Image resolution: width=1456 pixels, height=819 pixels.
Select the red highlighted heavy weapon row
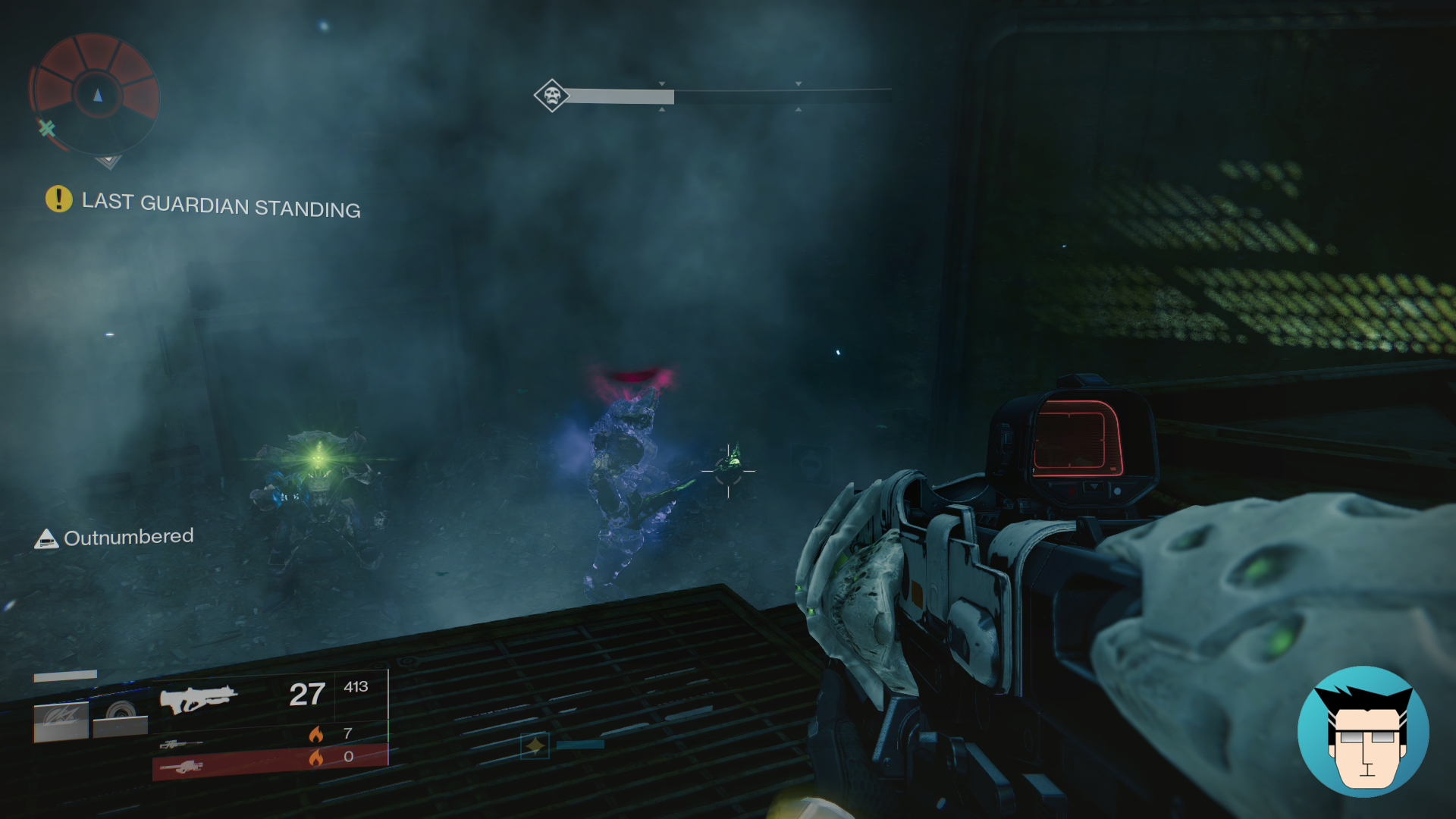point(269,761)
